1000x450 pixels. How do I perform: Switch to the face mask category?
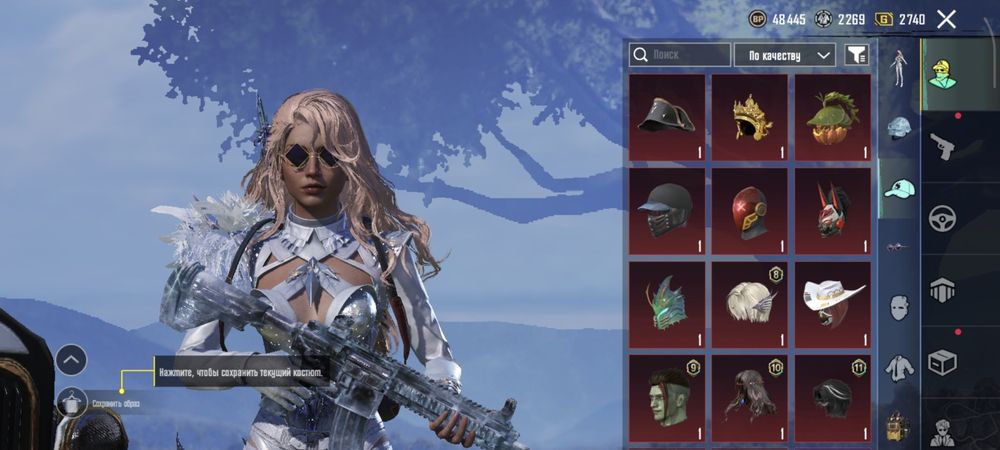(899, 307)
